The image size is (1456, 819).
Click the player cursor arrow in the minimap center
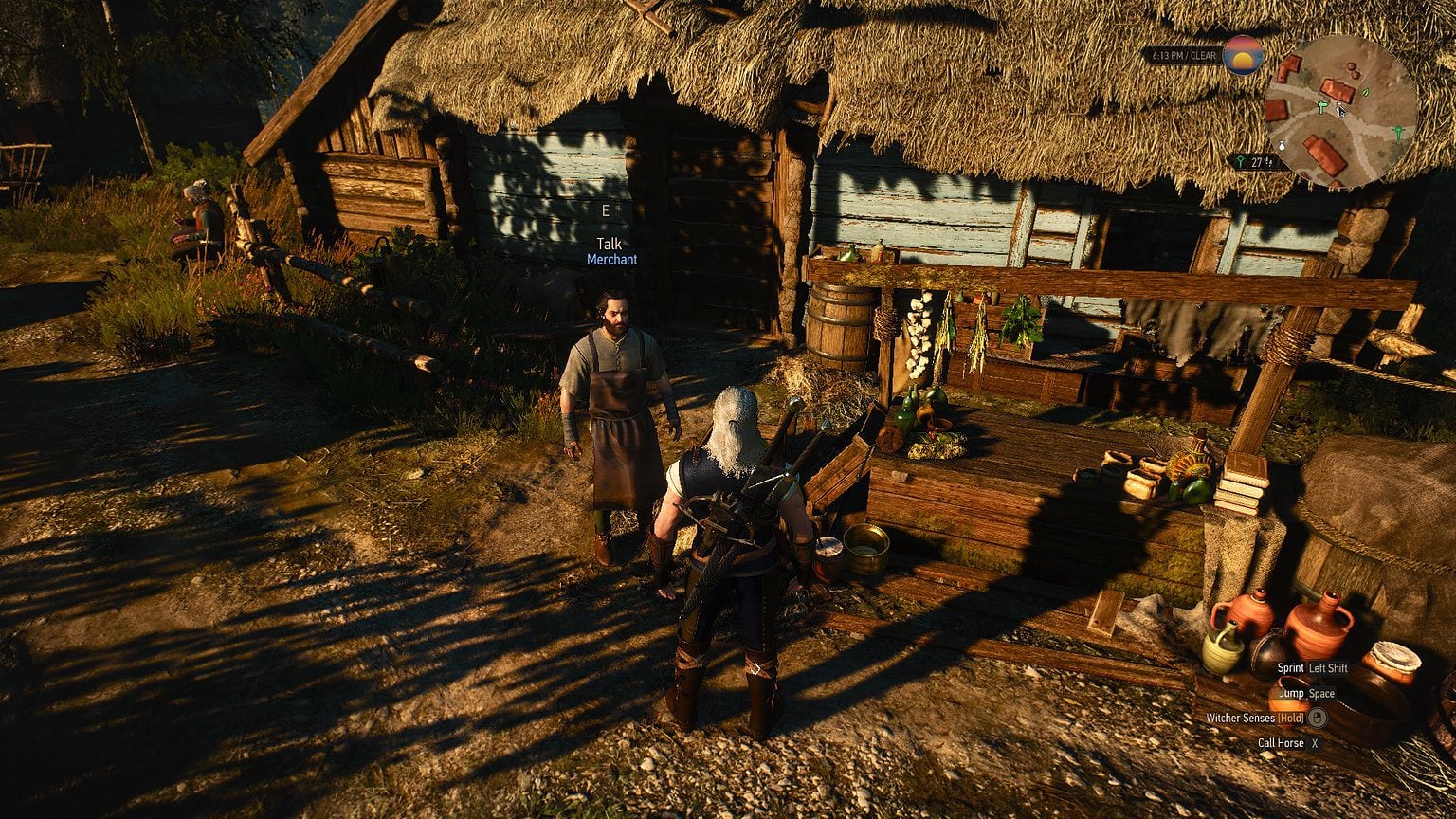[x=1340, y=111]
